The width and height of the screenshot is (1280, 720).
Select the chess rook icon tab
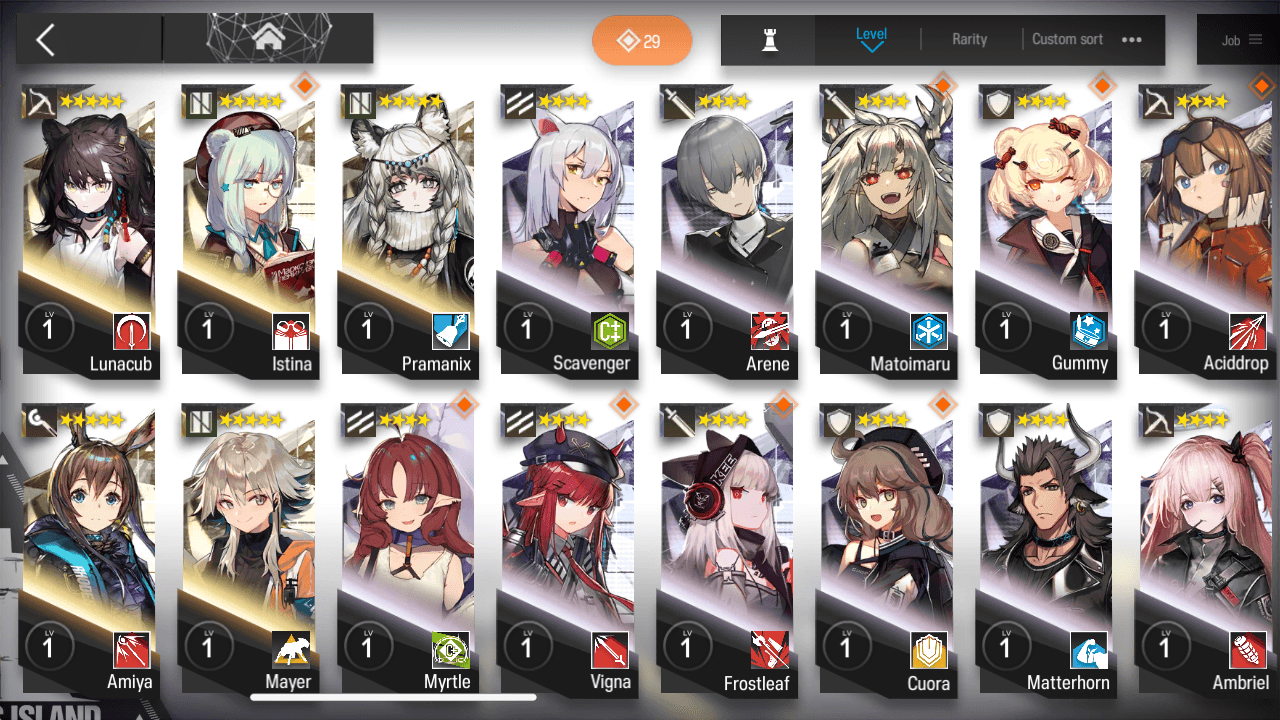tap(769, 40)
